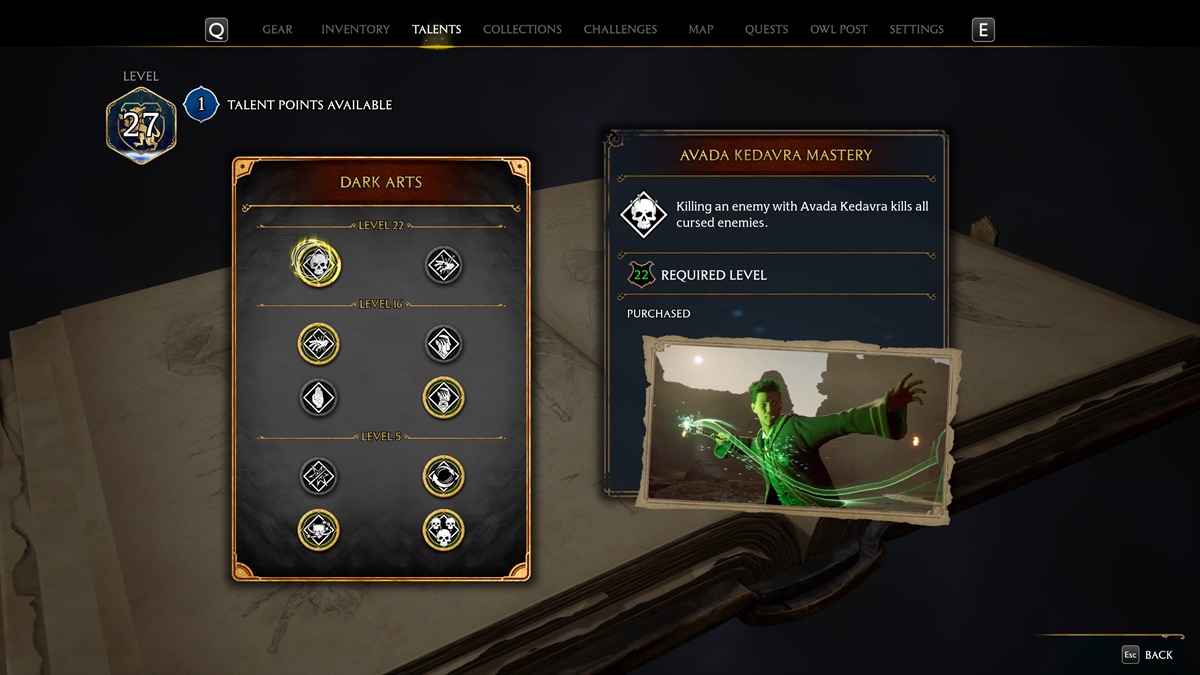The image size is (1200, 675).
Task: Show the Map tab
Action: (701, 30)
